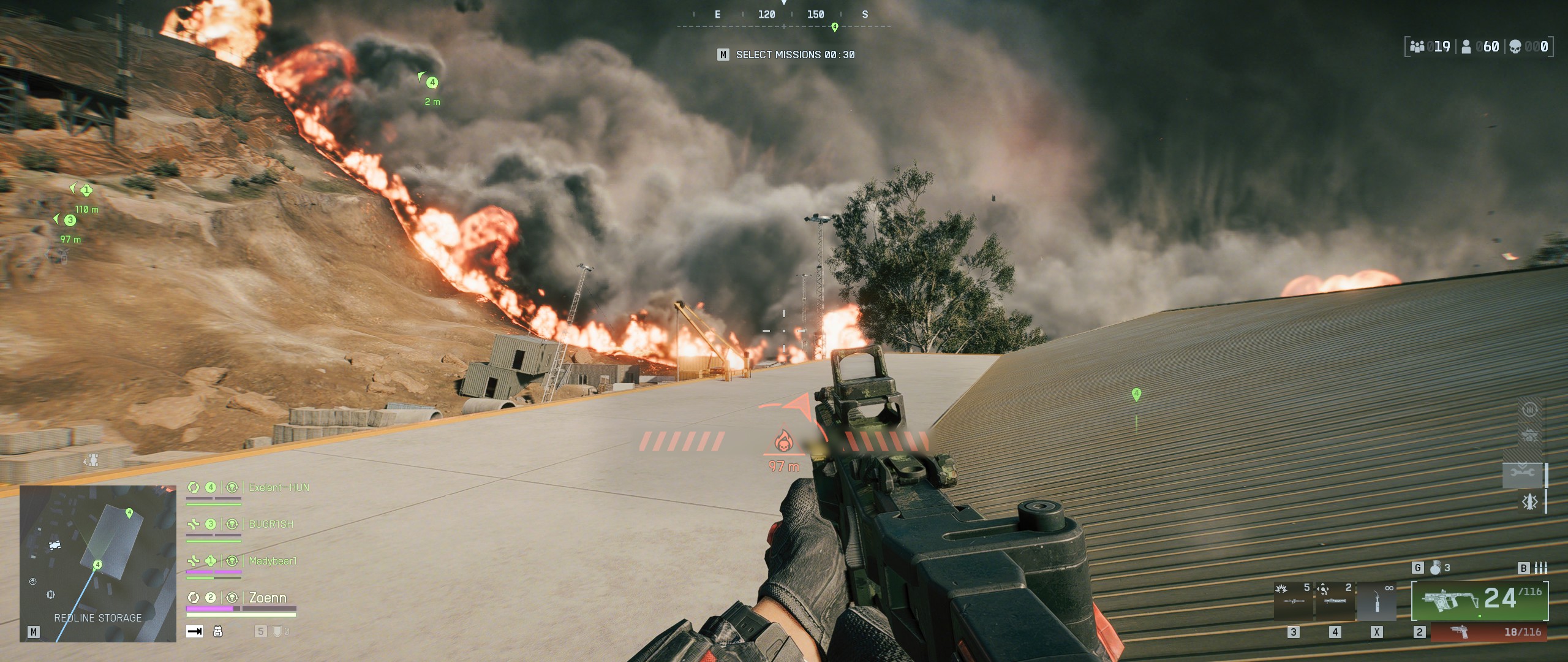Select squadmate Exelent-HUN in squad list
The height and width of the screenshot is (662, 1568).
click(279, 488)
